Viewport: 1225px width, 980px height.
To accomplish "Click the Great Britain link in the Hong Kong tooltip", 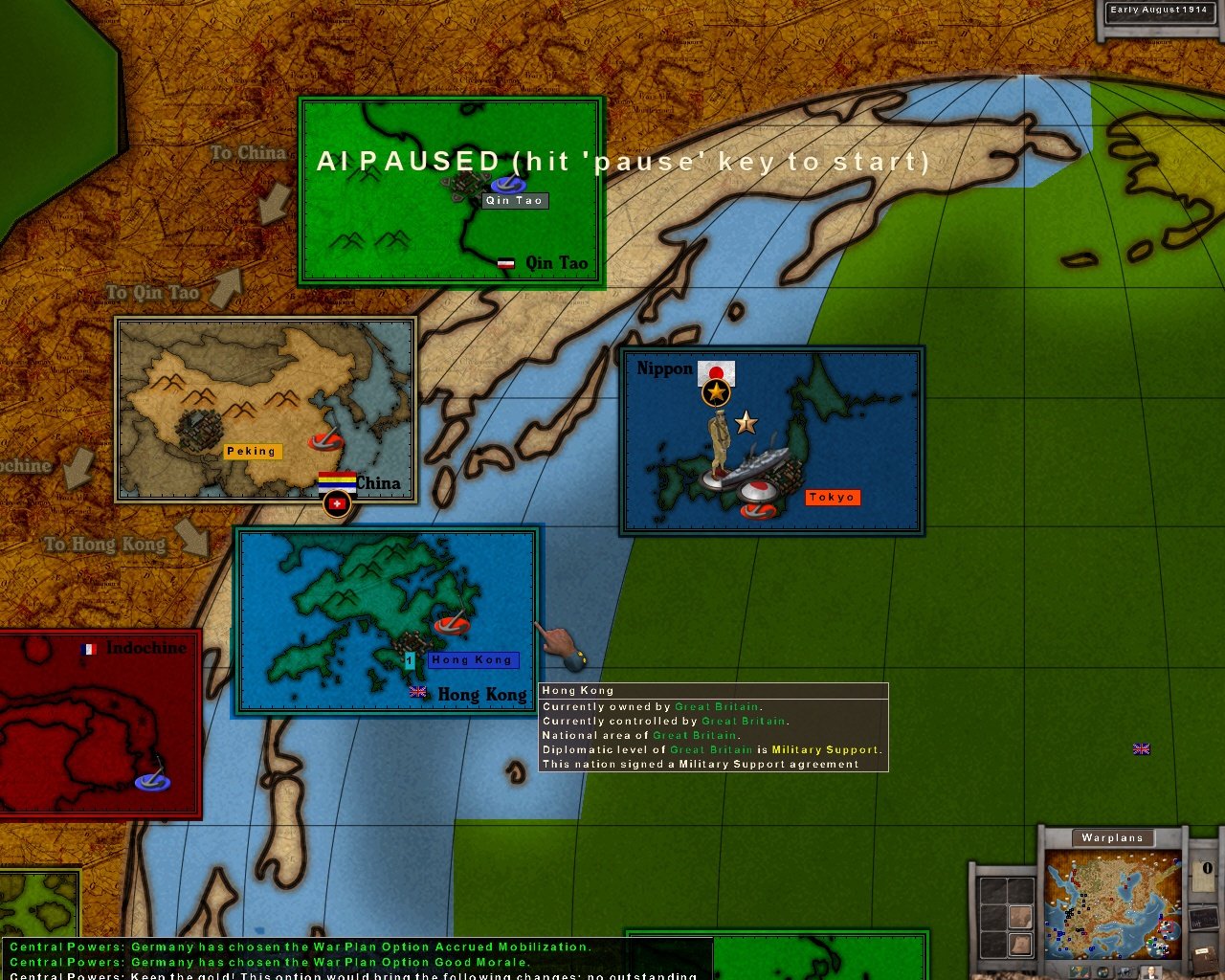I will 716,706.
